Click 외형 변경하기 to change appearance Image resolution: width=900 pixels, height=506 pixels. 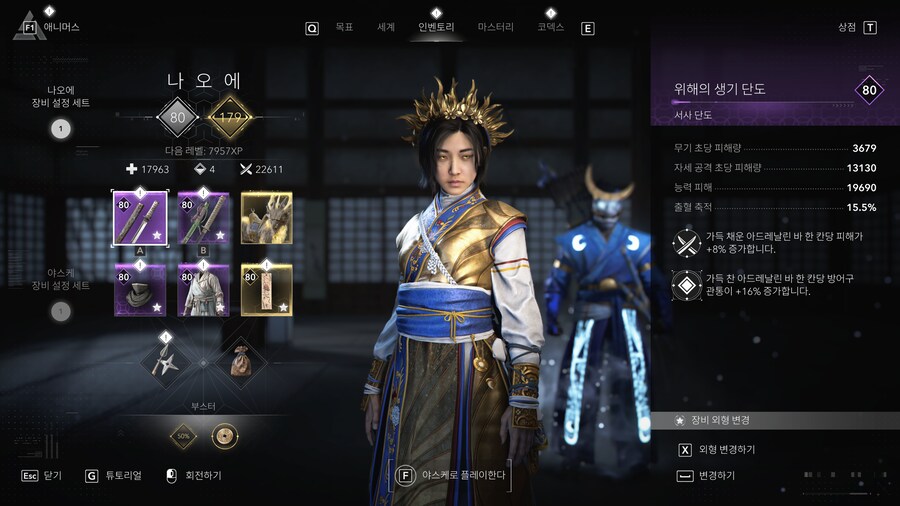726,450
